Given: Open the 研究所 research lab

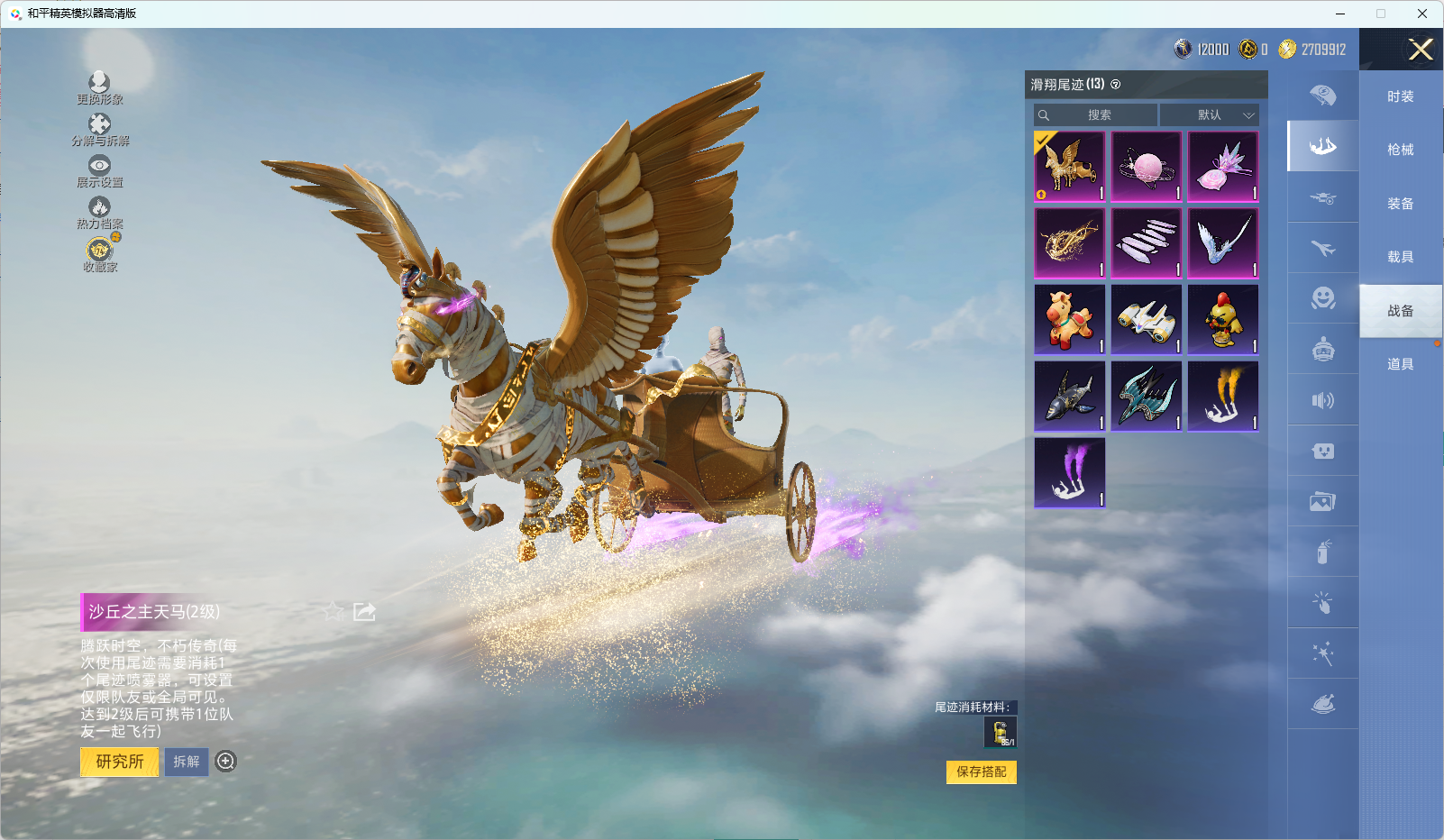Looking at the screenshot, I should [120, 762].
